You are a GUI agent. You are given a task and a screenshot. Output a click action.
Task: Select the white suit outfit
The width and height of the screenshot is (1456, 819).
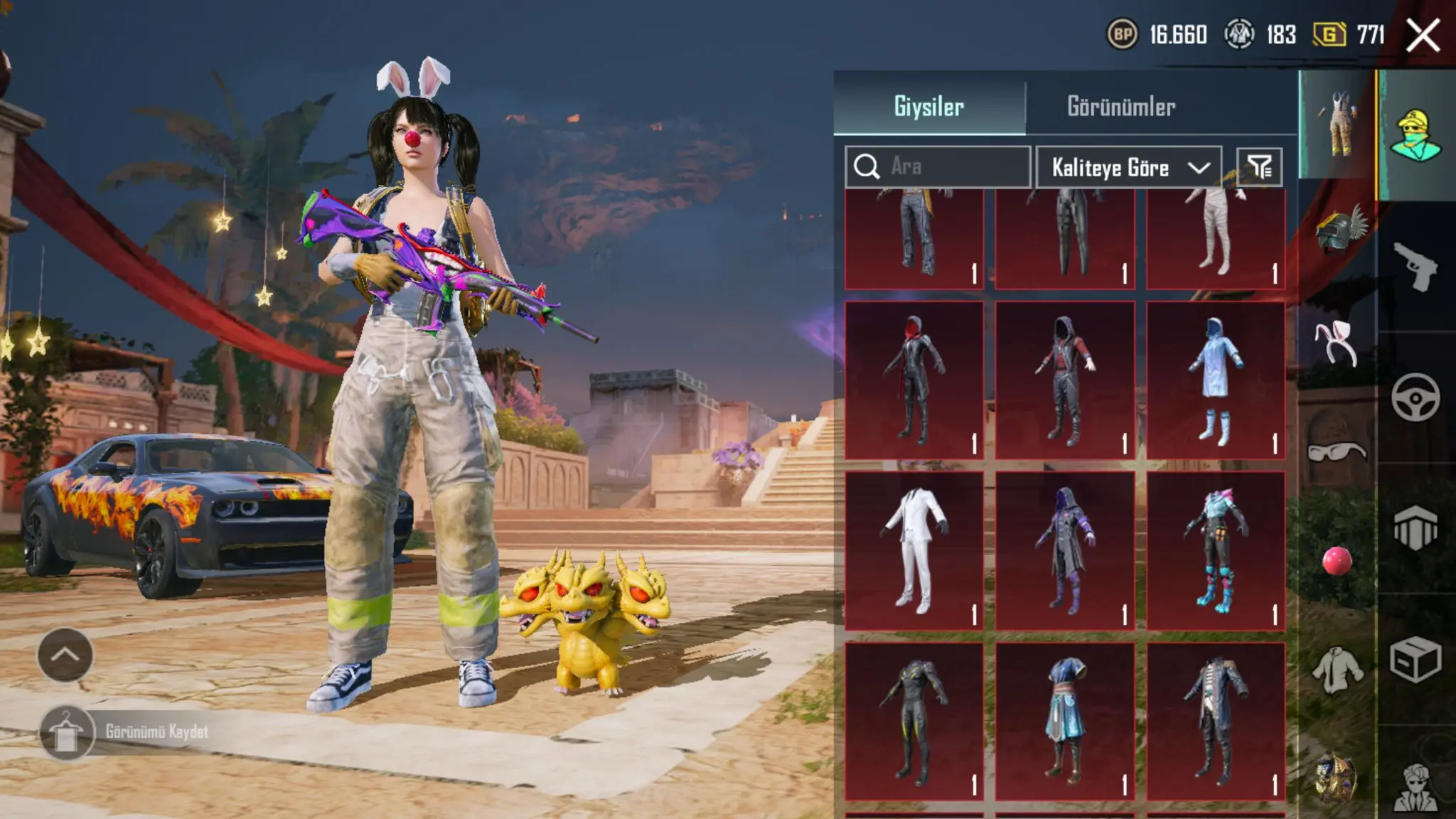(914, 551)
